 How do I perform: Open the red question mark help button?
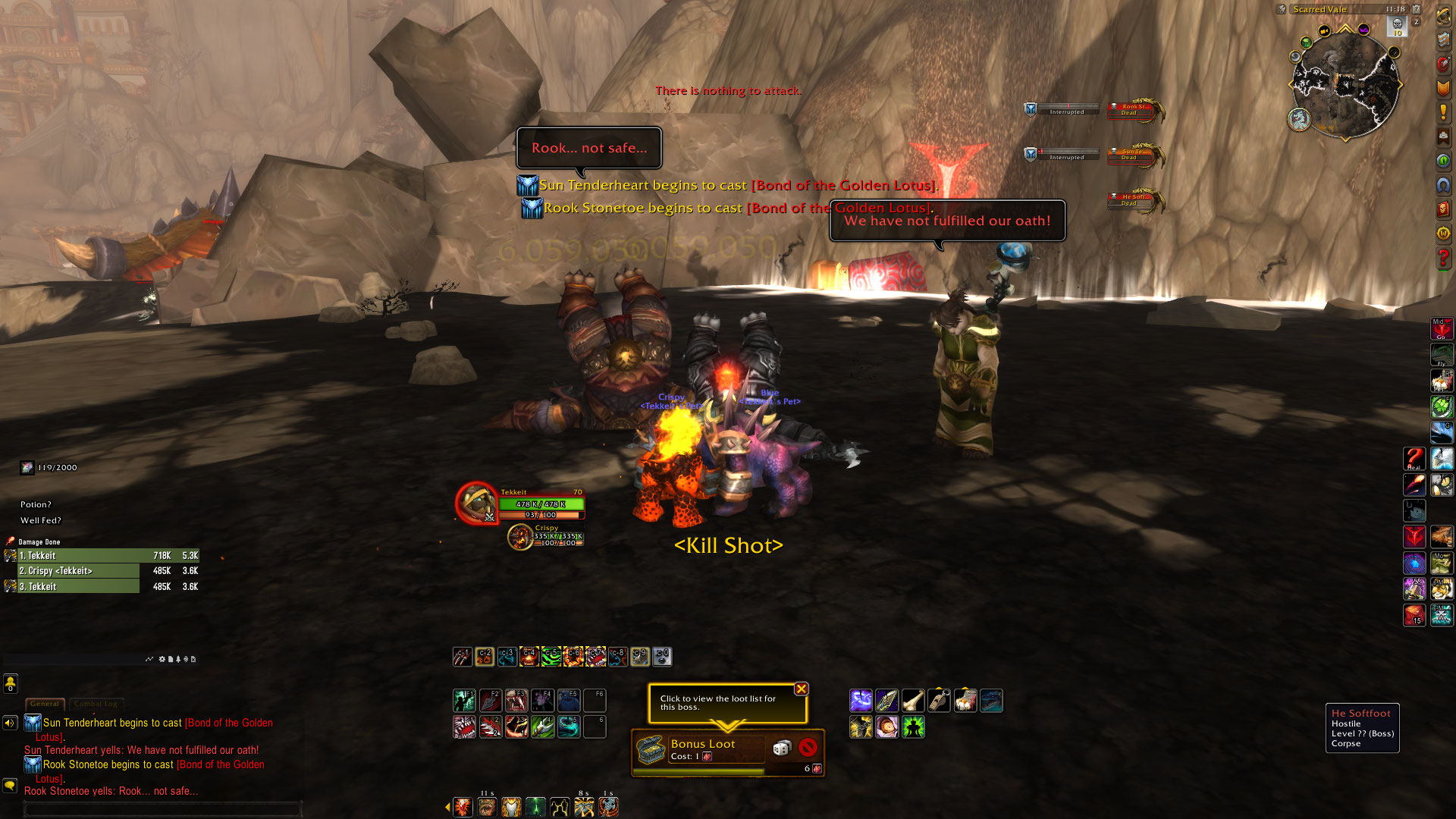point(1442,259)
